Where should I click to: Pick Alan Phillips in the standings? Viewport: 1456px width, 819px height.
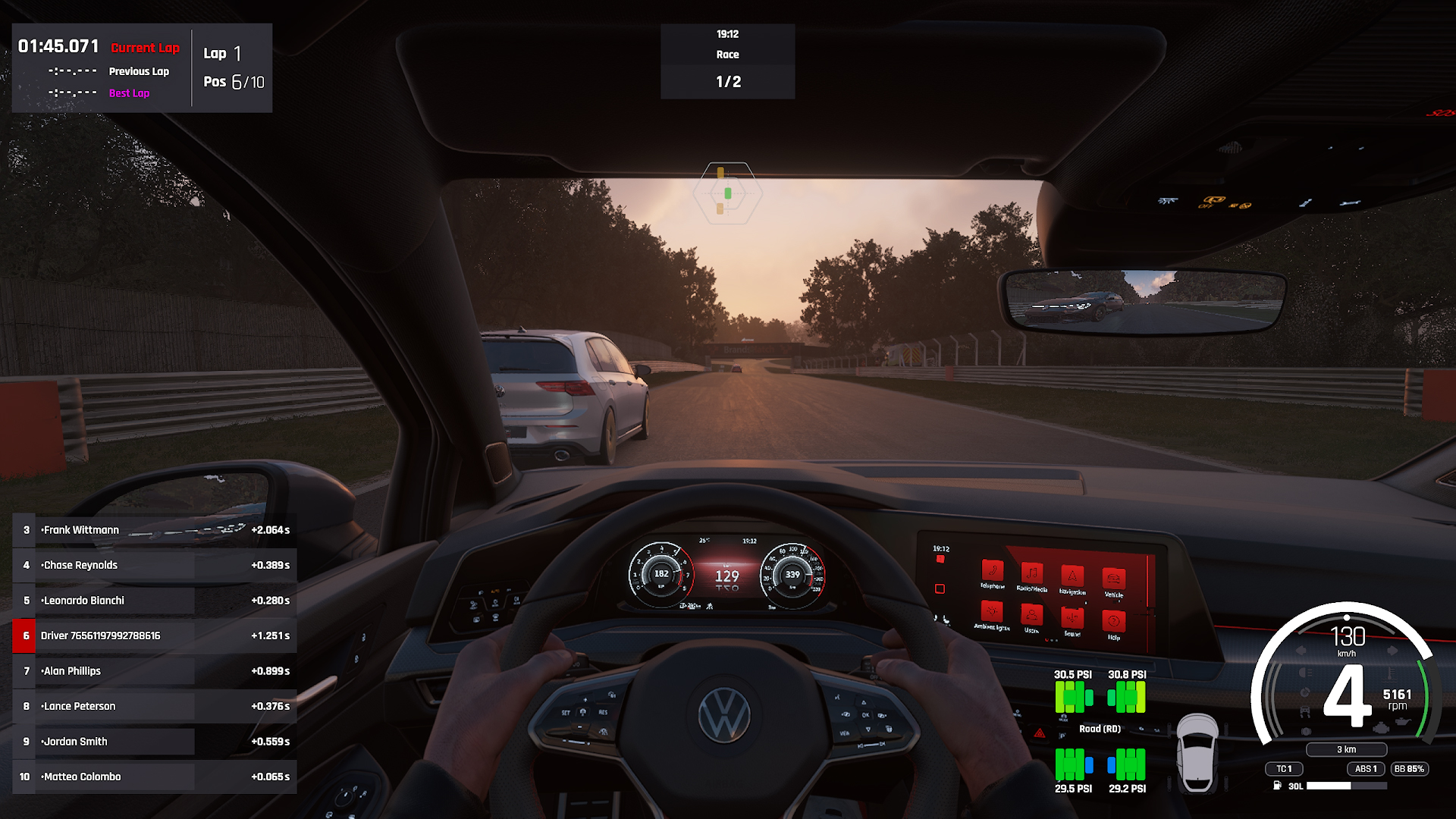154,671
